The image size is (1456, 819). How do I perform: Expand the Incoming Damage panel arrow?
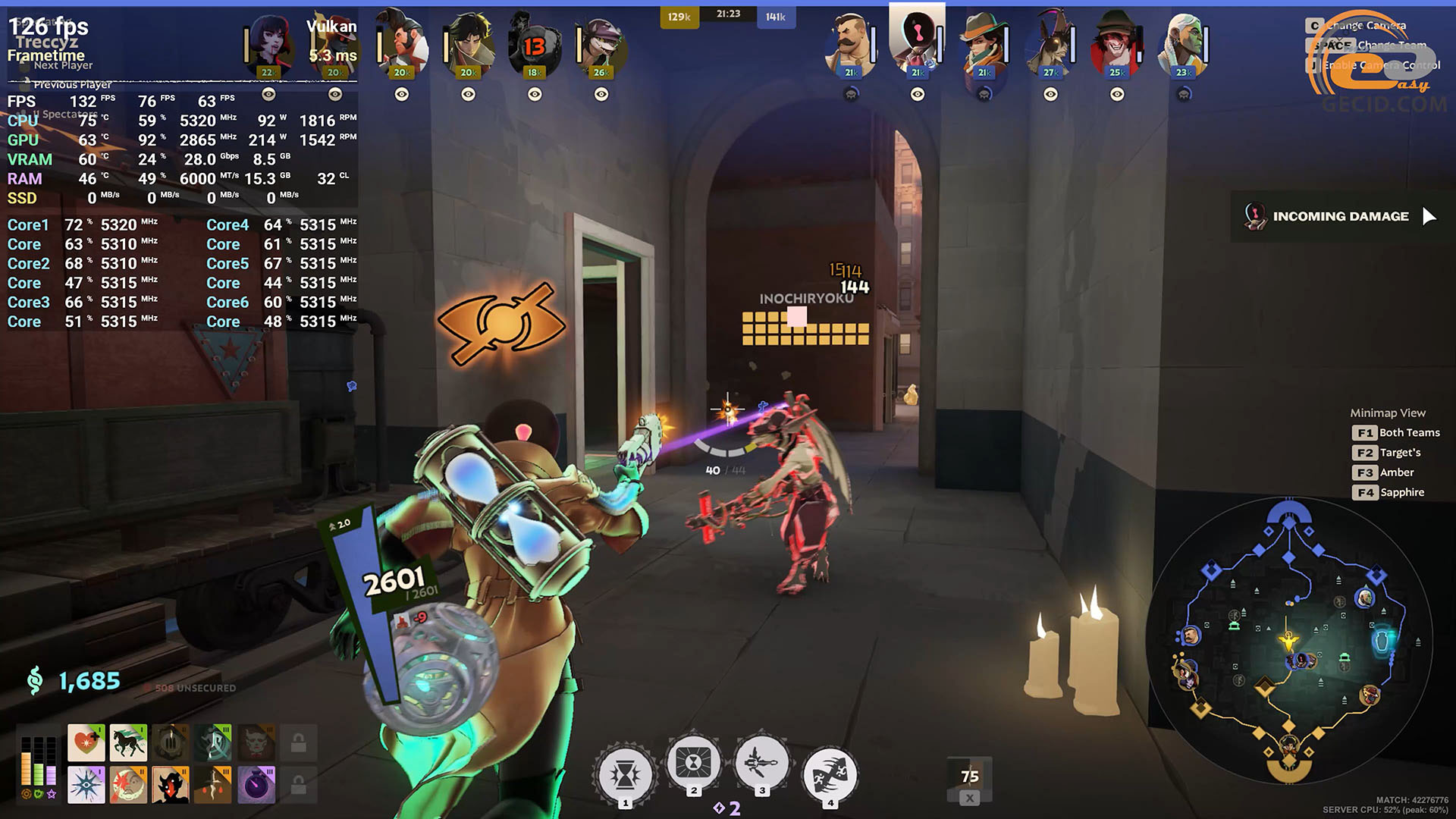[x=1429, y=217]
